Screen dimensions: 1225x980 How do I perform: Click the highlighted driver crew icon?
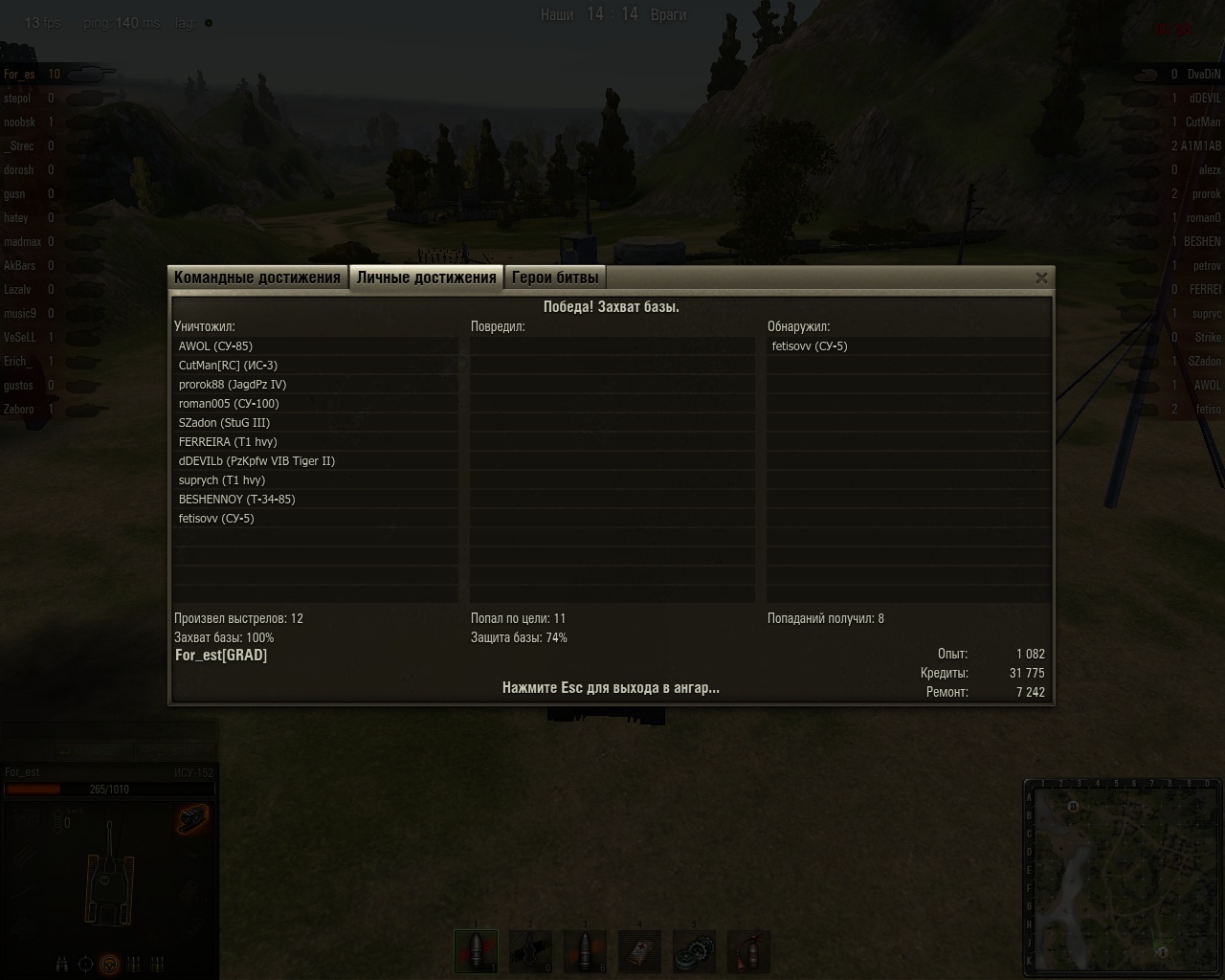coord(110,964)
